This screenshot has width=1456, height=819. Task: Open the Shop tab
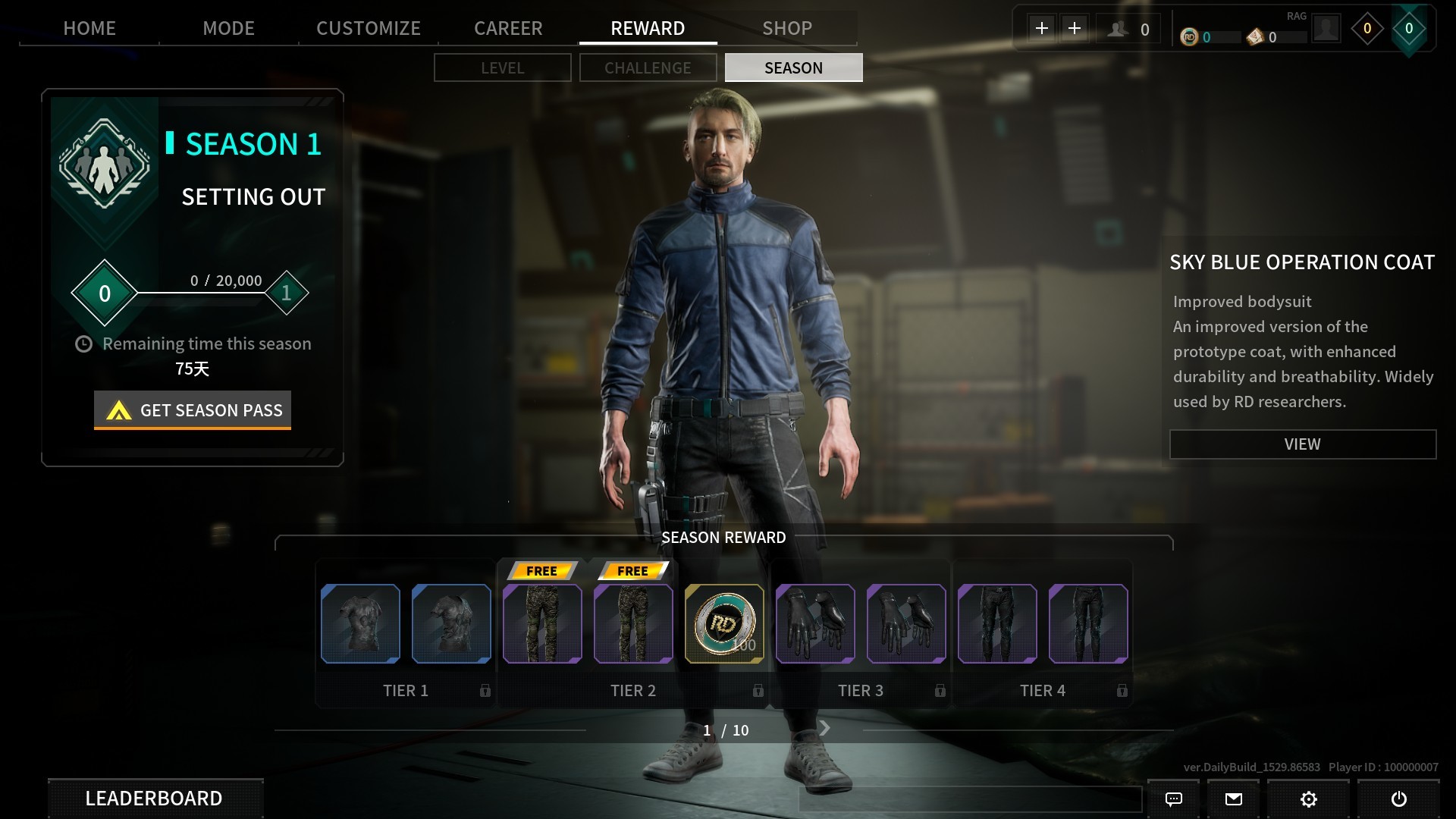click(x=787, y=28)
